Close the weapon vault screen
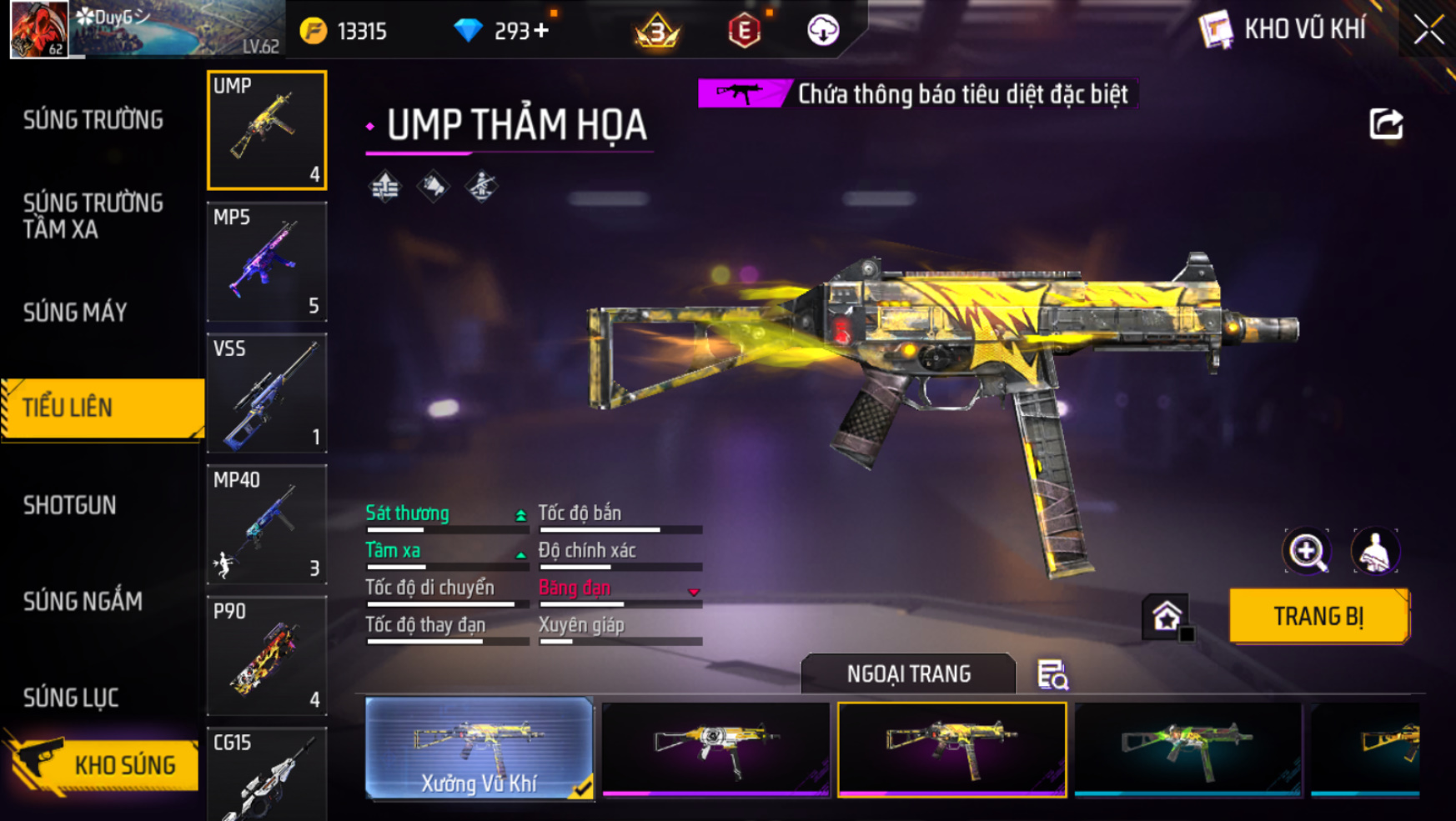 [x=1428, y=30]
